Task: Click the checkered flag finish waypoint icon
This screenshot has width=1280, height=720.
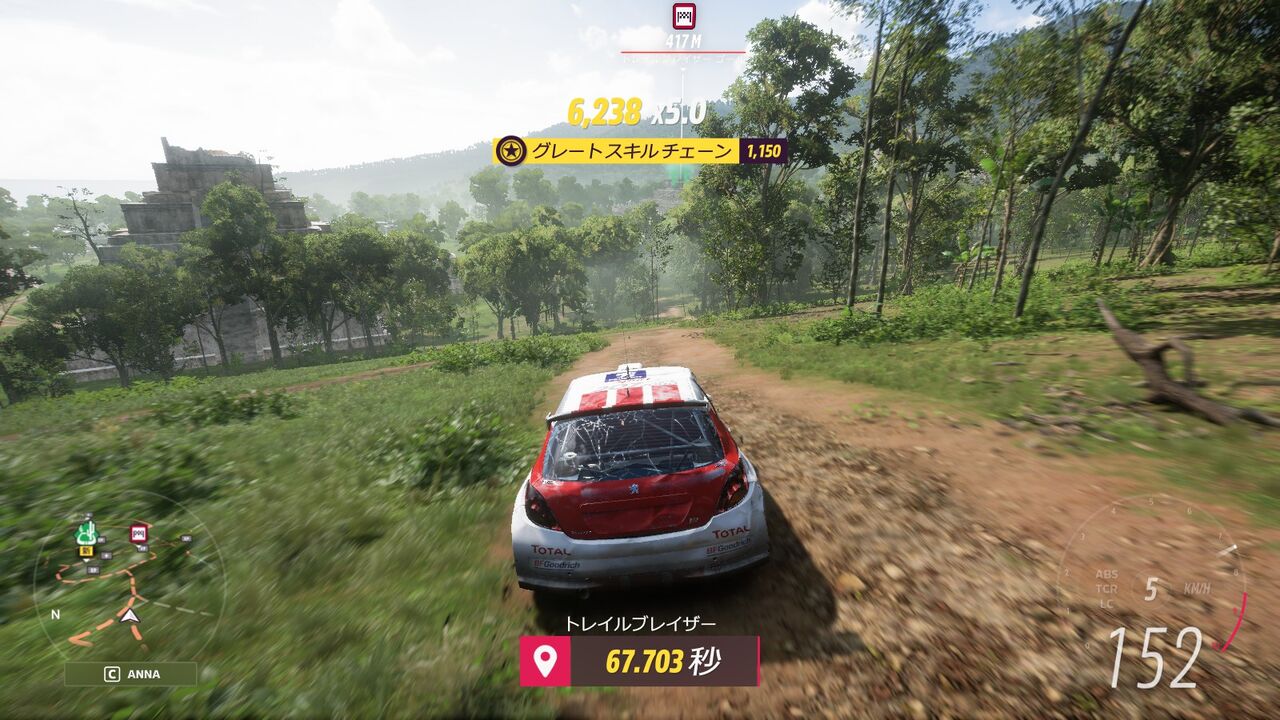Action: 684,15
